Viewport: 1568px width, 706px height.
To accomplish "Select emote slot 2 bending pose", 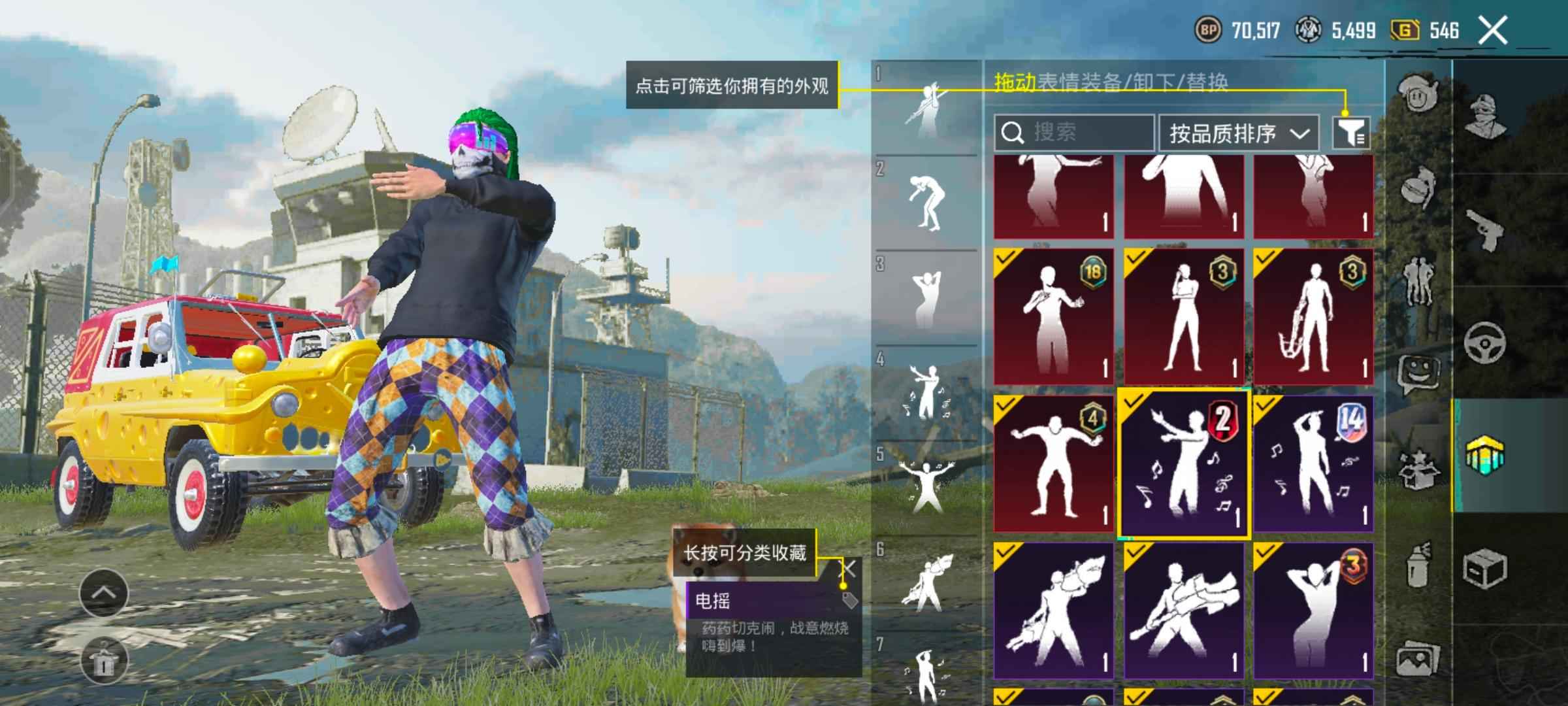I will coord(926,203).
